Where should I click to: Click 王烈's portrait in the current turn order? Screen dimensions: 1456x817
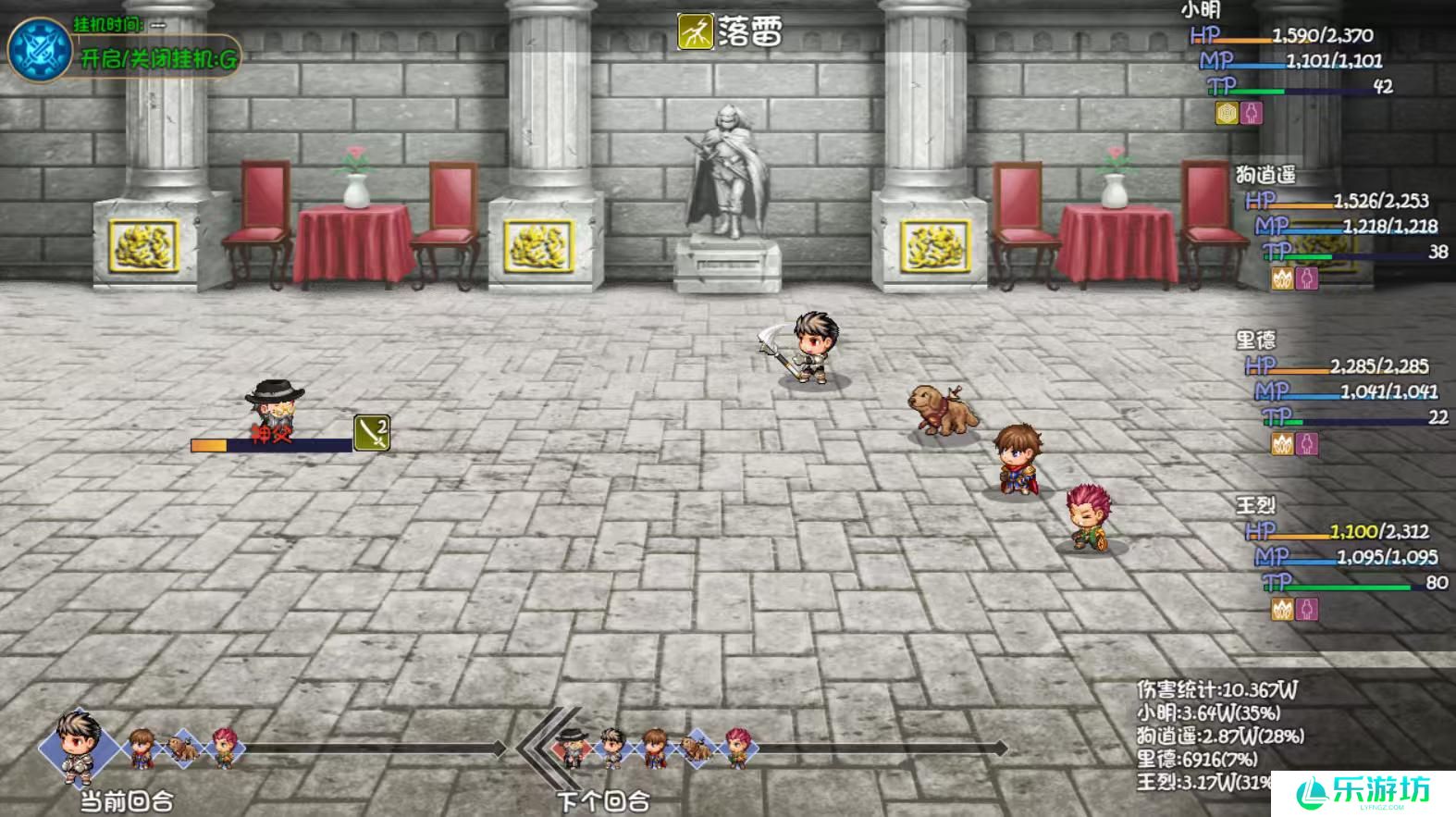(224, 746)
